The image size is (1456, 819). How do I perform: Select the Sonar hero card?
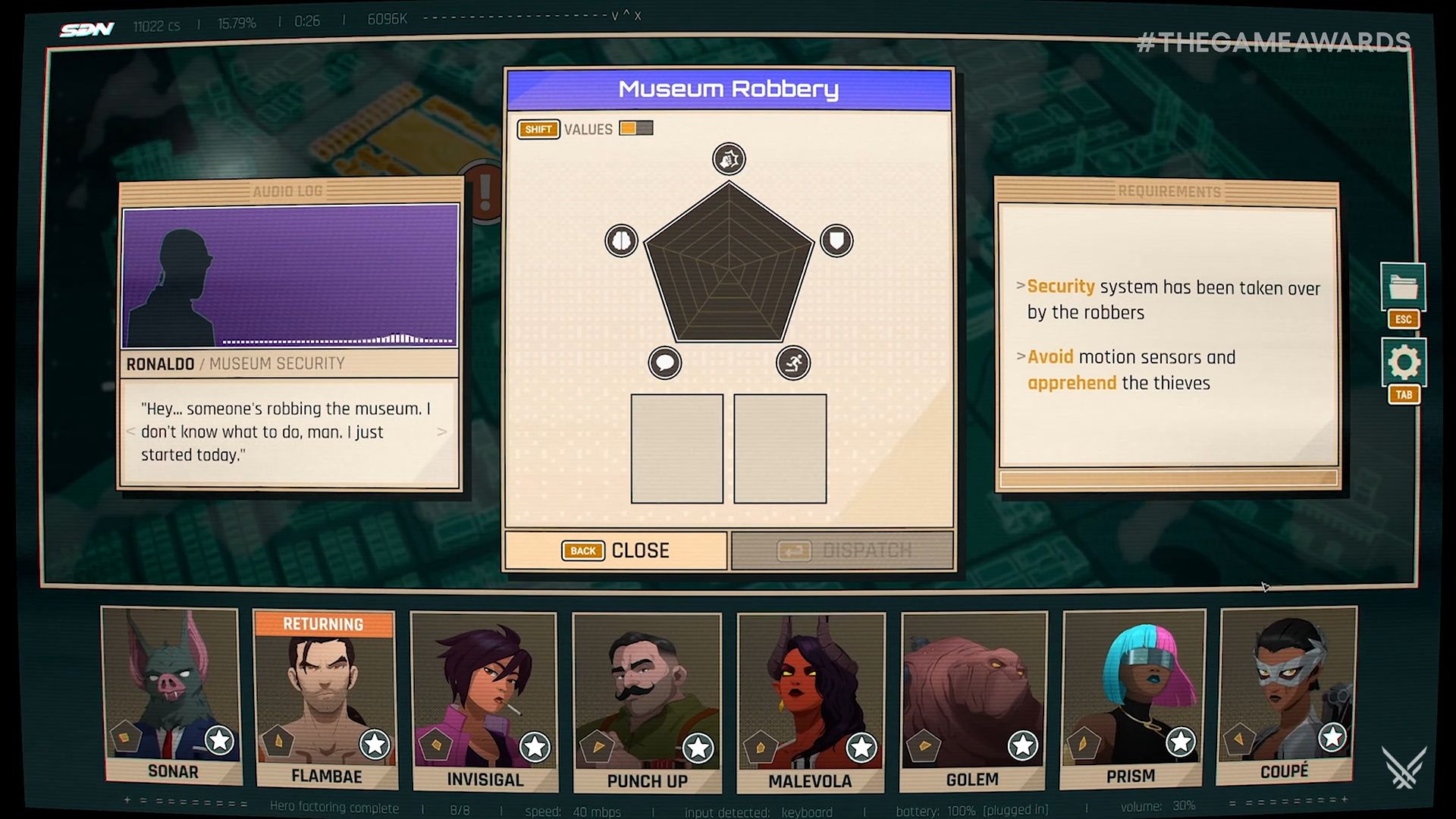(172, 694)
